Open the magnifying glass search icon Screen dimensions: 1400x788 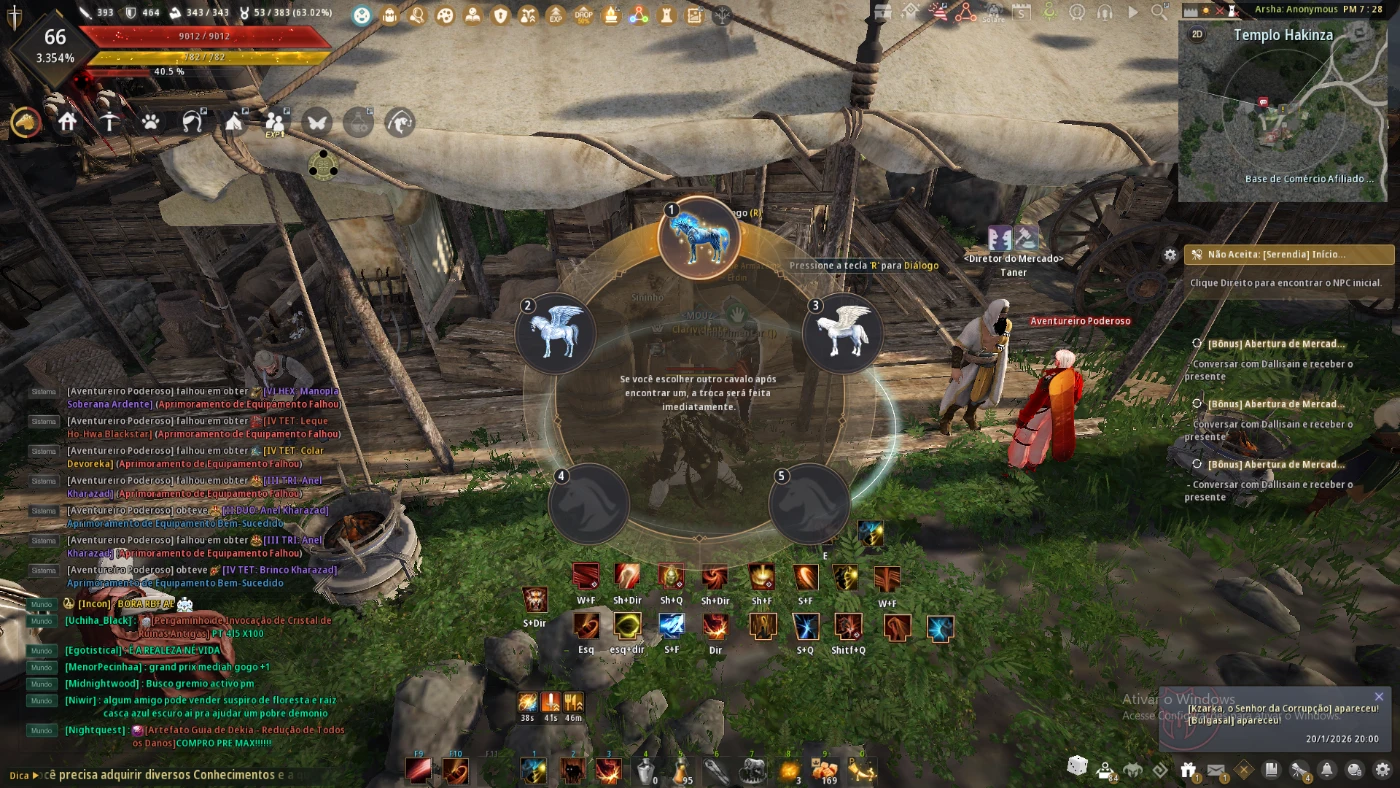pyautogui.click(x=1158, y=13)
